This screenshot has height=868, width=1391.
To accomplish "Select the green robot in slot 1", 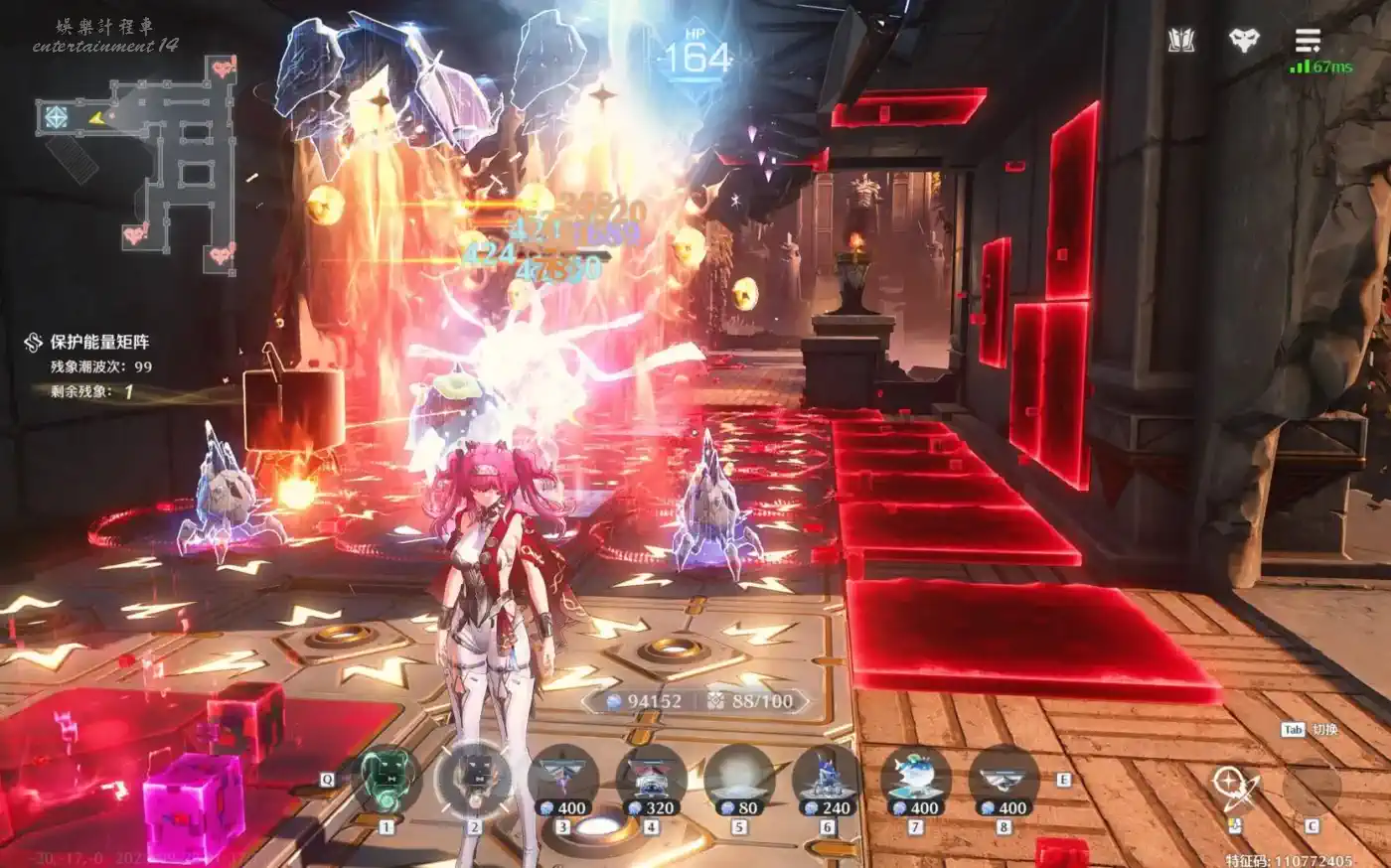I will point(386,781).
